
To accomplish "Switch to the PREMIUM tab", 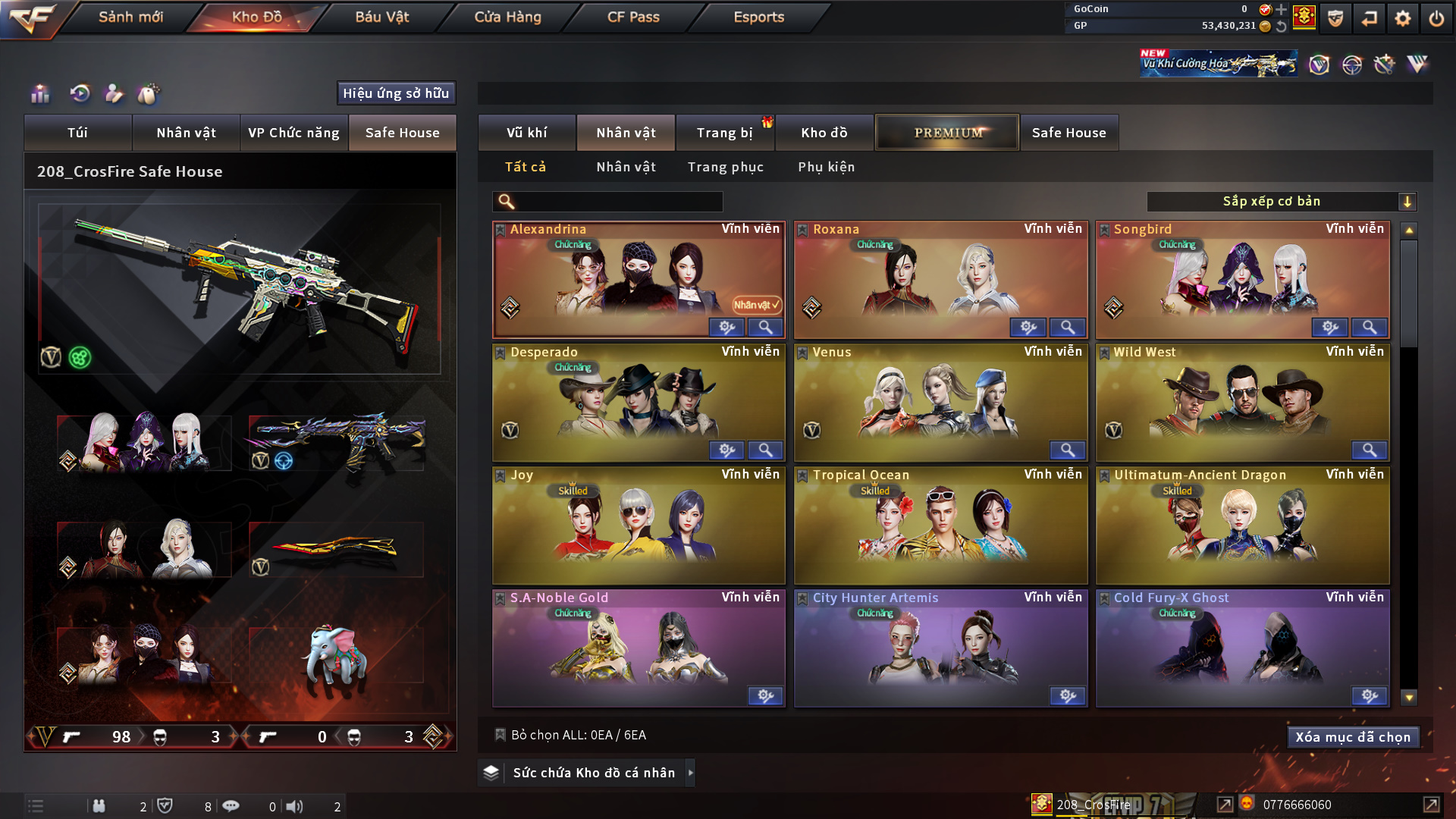I will pos(947,133).
